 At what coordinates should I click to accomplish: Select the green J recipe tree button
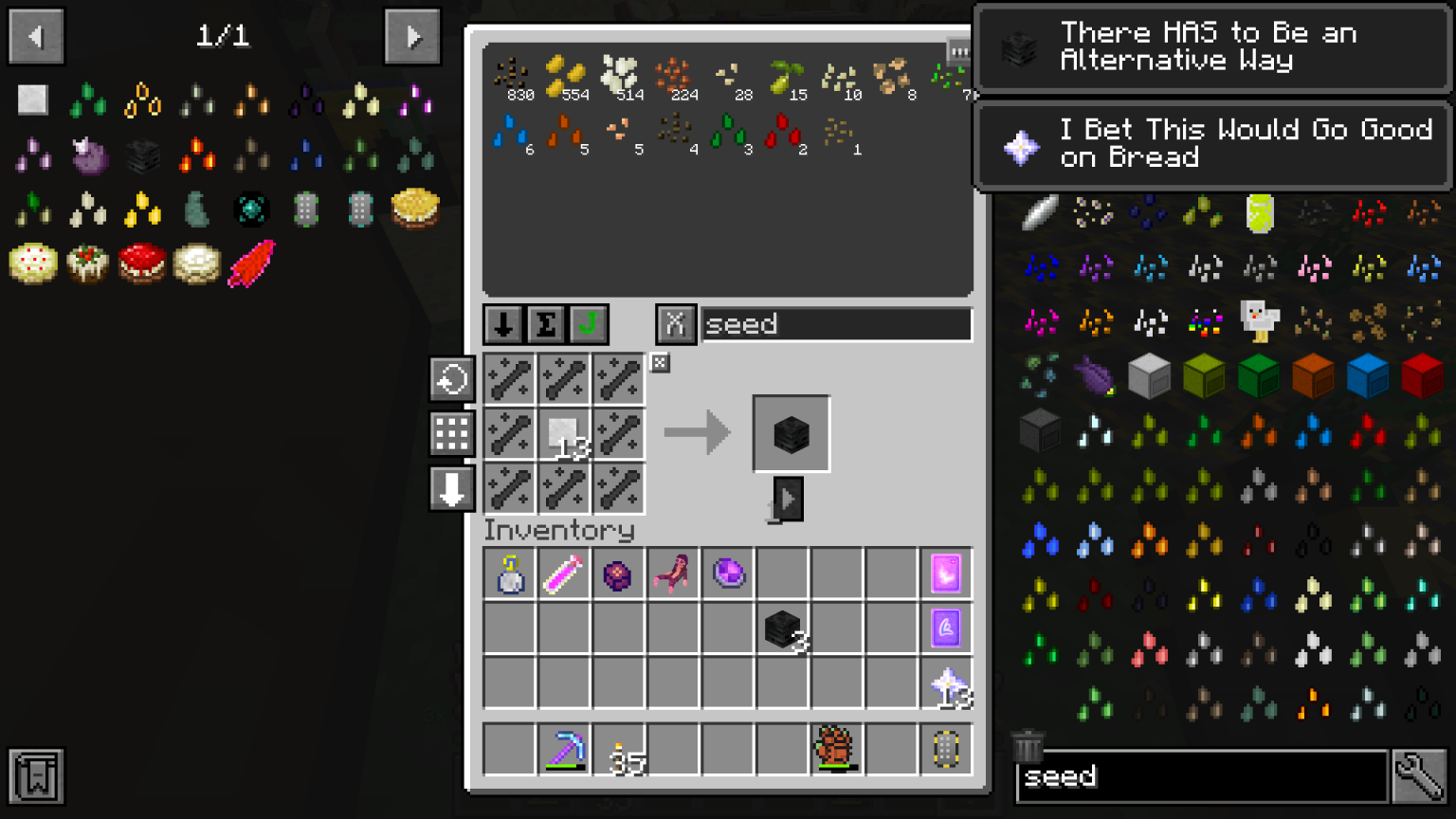click(590, 323)
